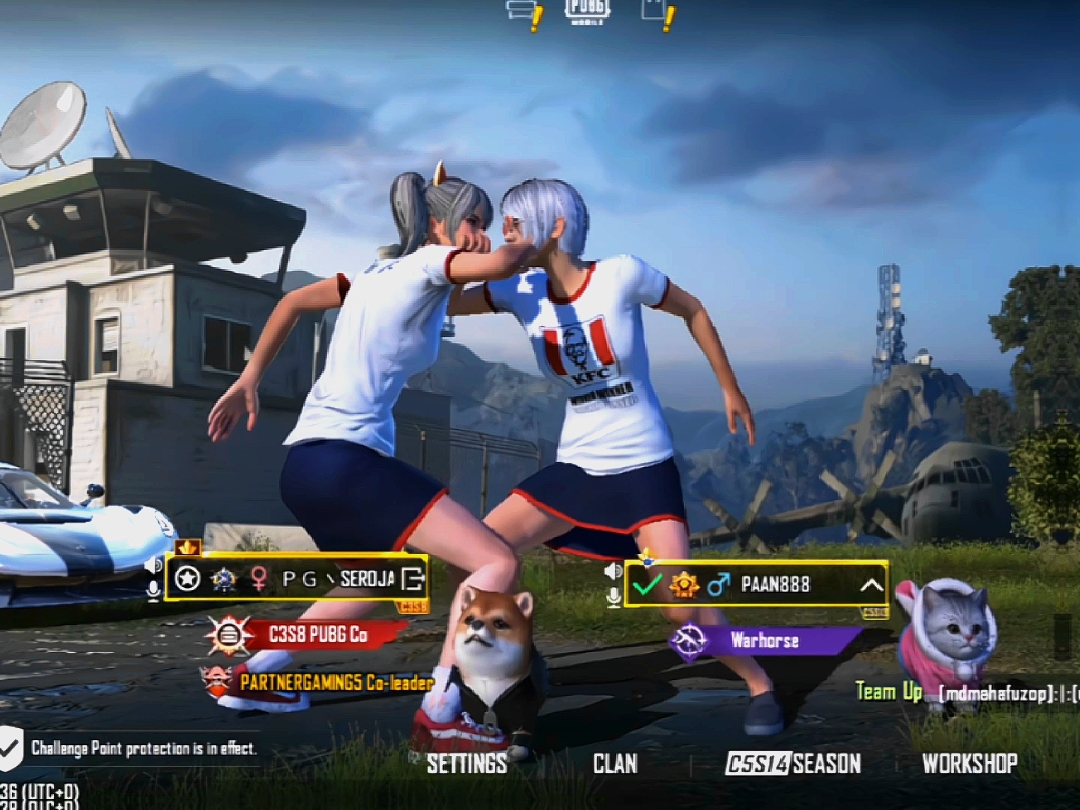1080x810 pixels.
Task: Click the leave-team exit icon beside SEROJA
Action: (x=412, y=578)
